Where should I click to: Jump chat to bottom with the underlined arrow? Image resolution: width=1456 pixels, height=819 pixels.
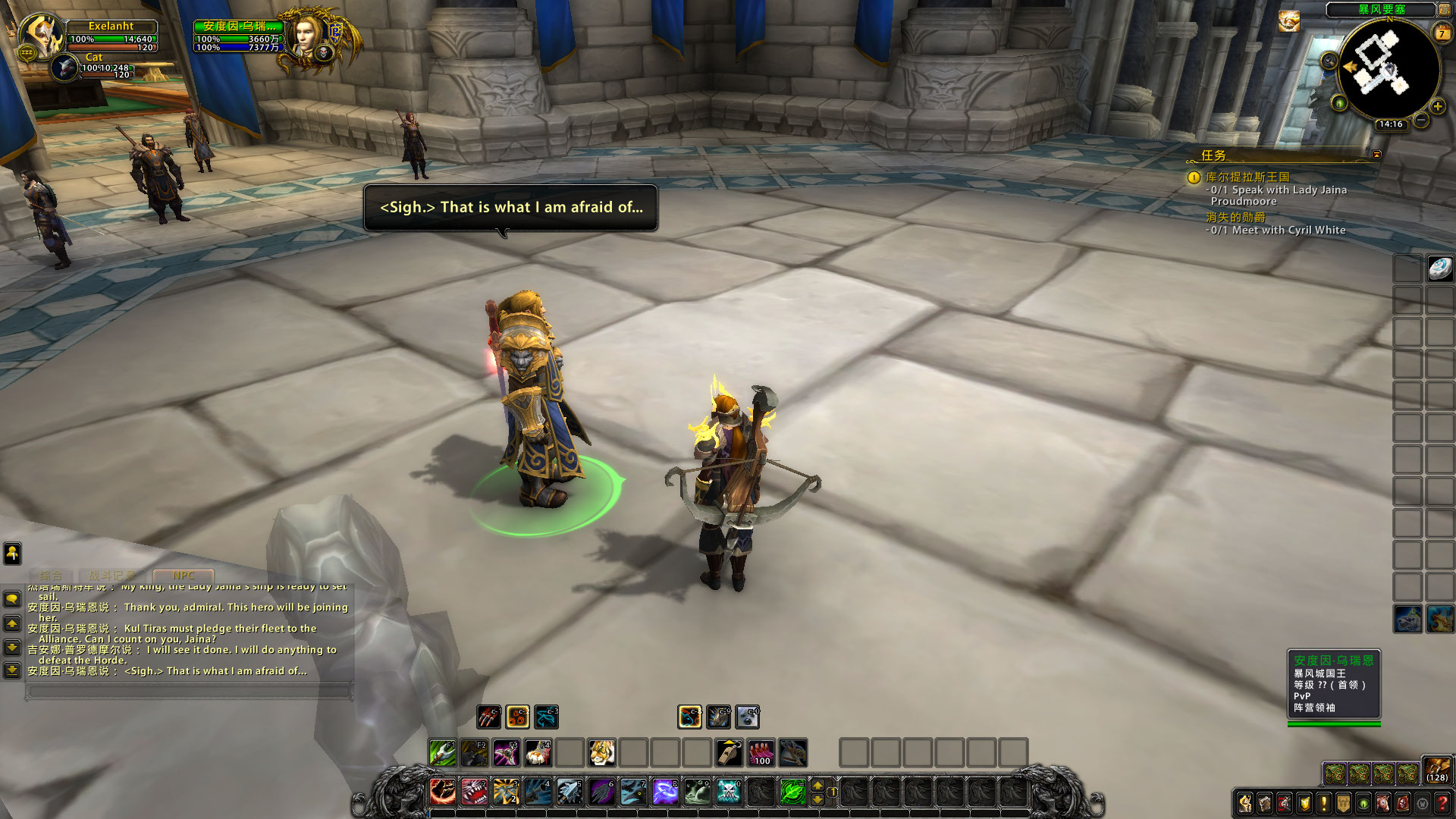pyautogui.click(x=12, y=670)
